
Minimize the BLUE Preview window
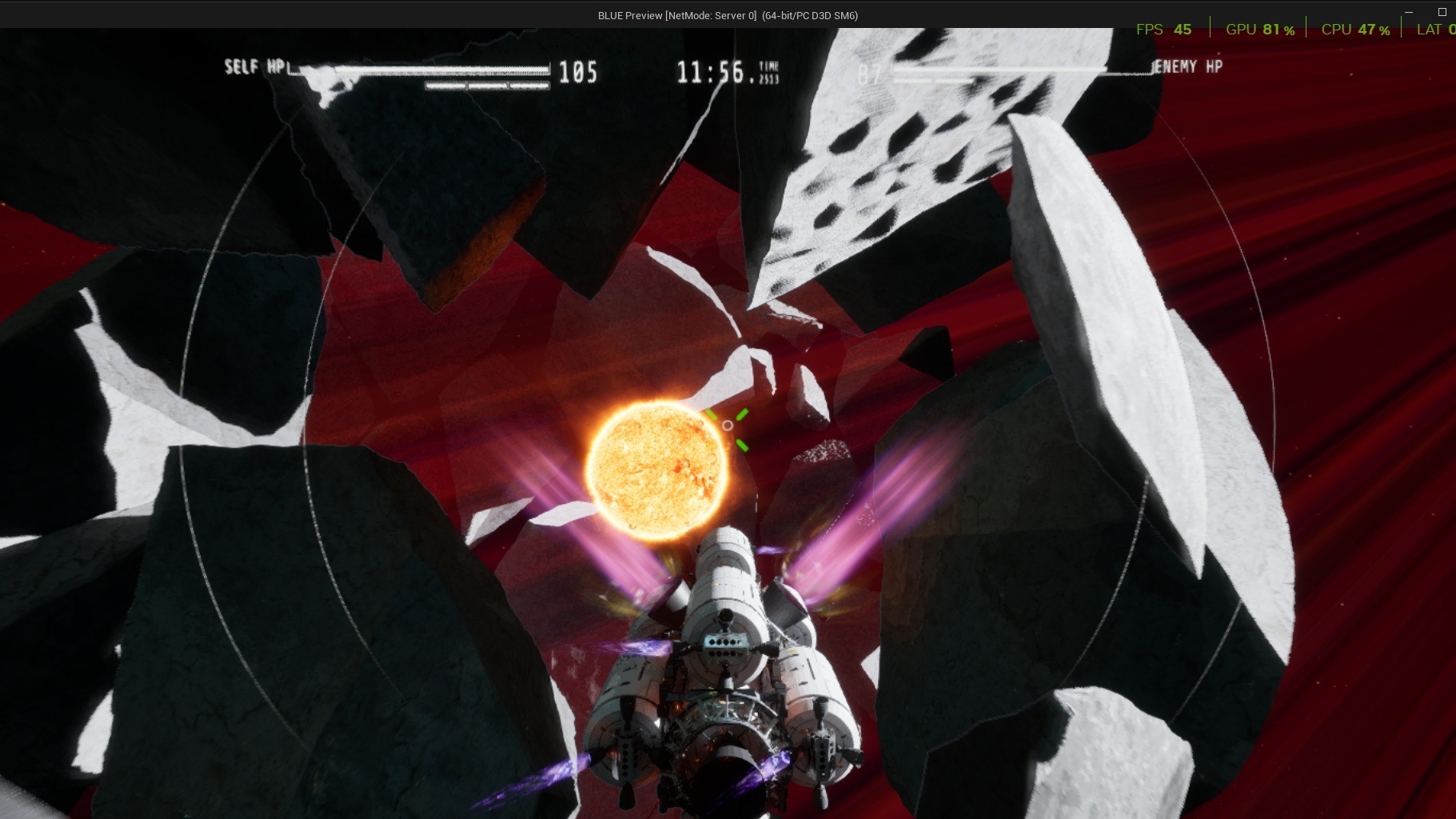tap(1409, 12)
